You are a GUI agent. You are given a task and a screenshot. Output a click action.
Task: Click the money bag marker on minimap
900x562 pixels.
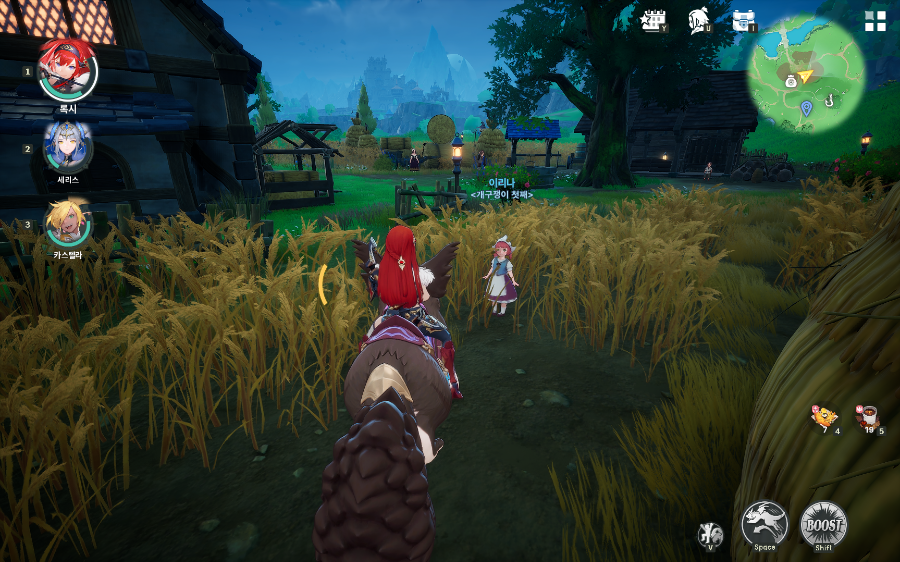point(790,80)
